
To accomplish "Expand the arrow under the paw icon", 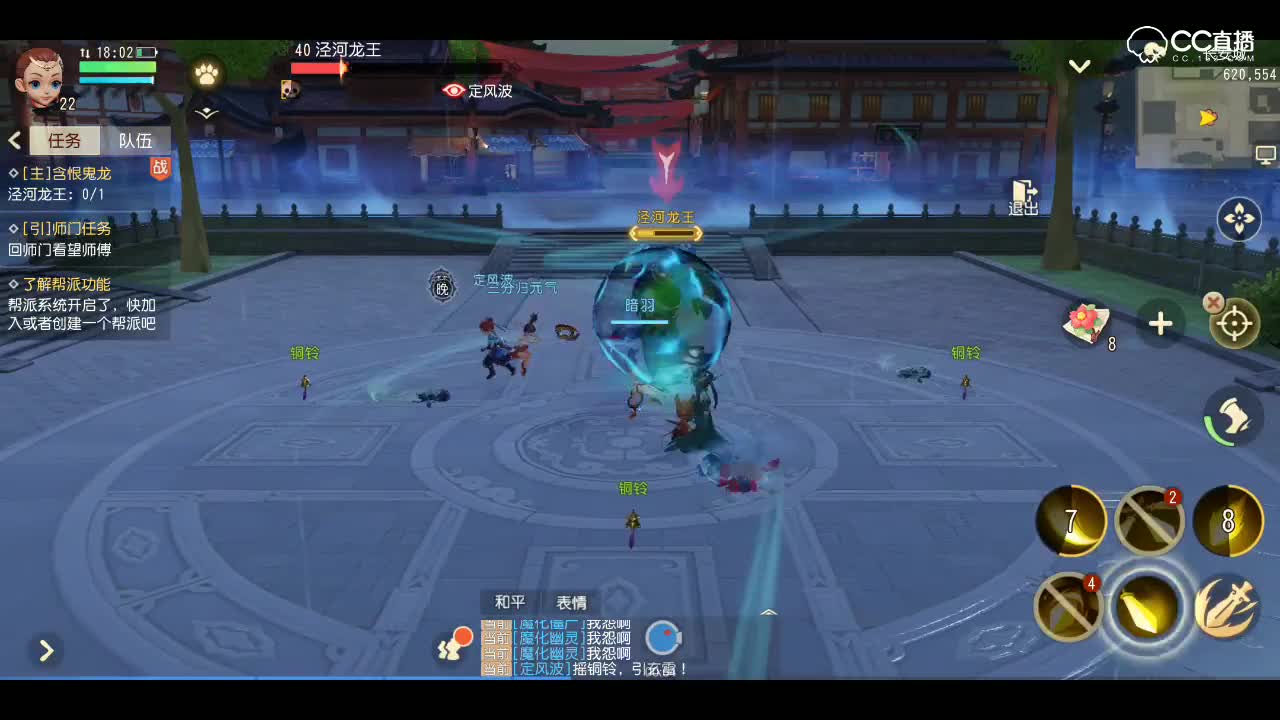I will point(206,113).
